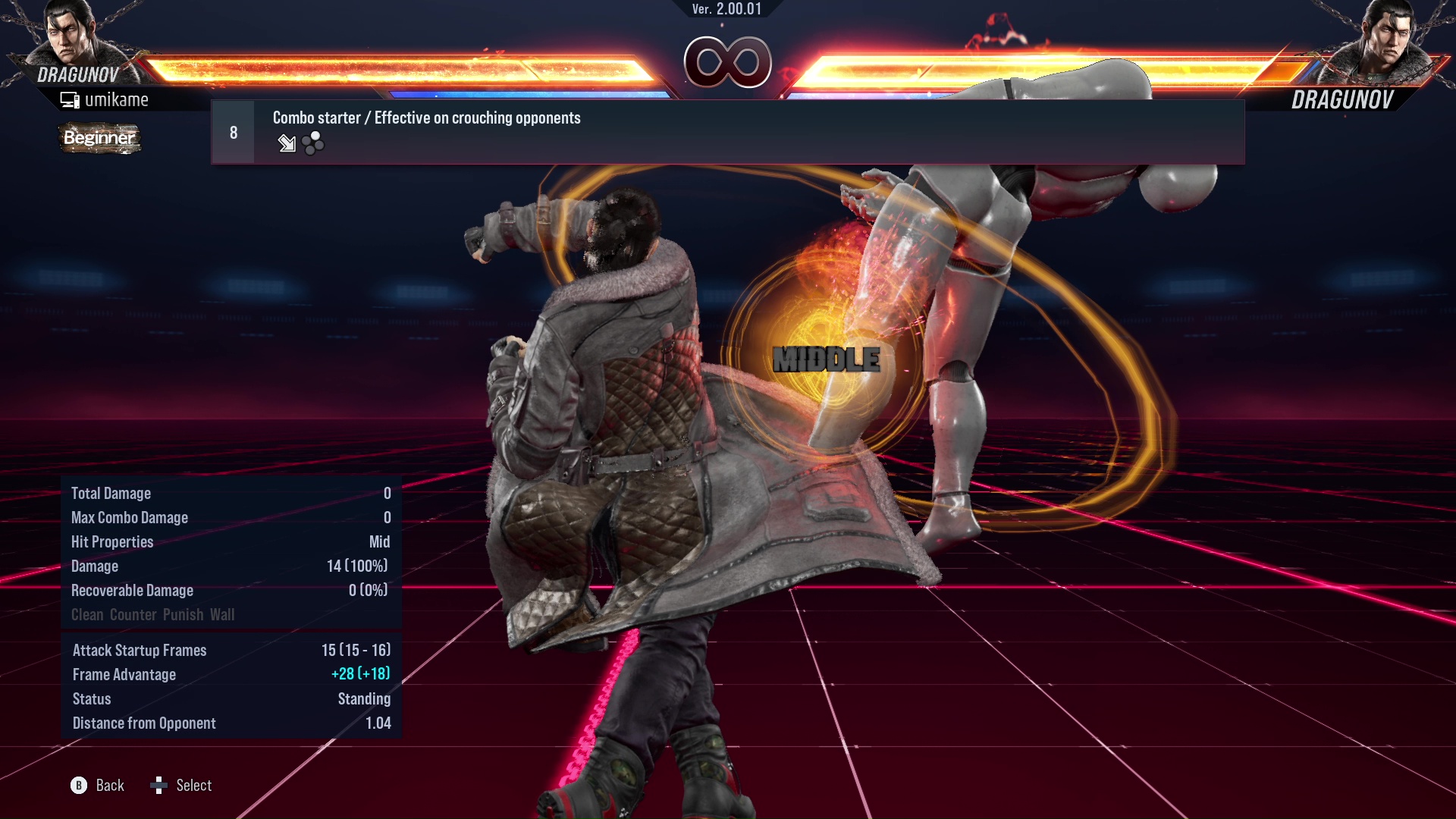Screen dimensions: 1456x819
Task: Click the down-forward arrow input icon
Action: (287, 144)
